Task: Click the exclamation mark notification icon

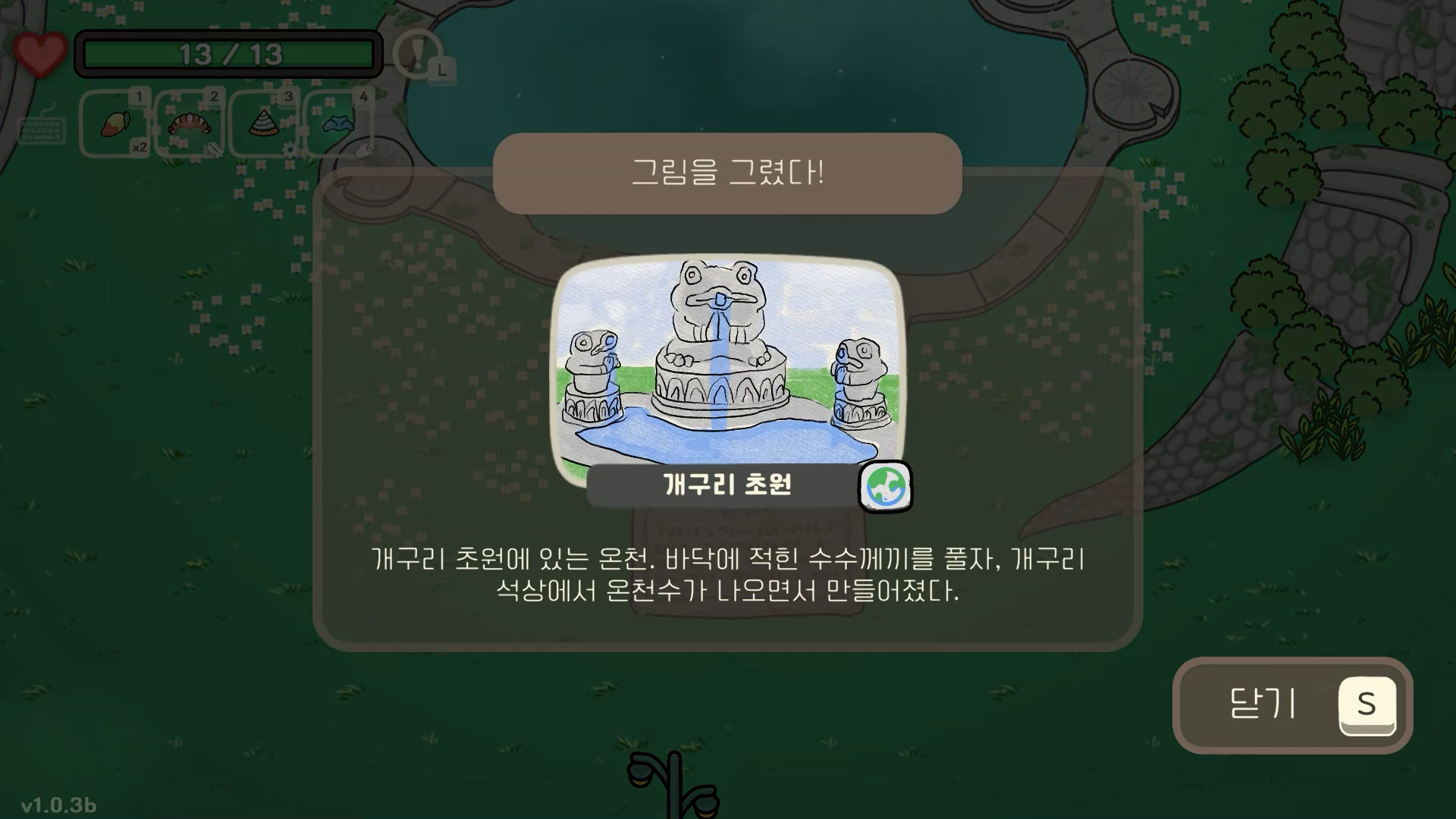Action: point(416,53)
